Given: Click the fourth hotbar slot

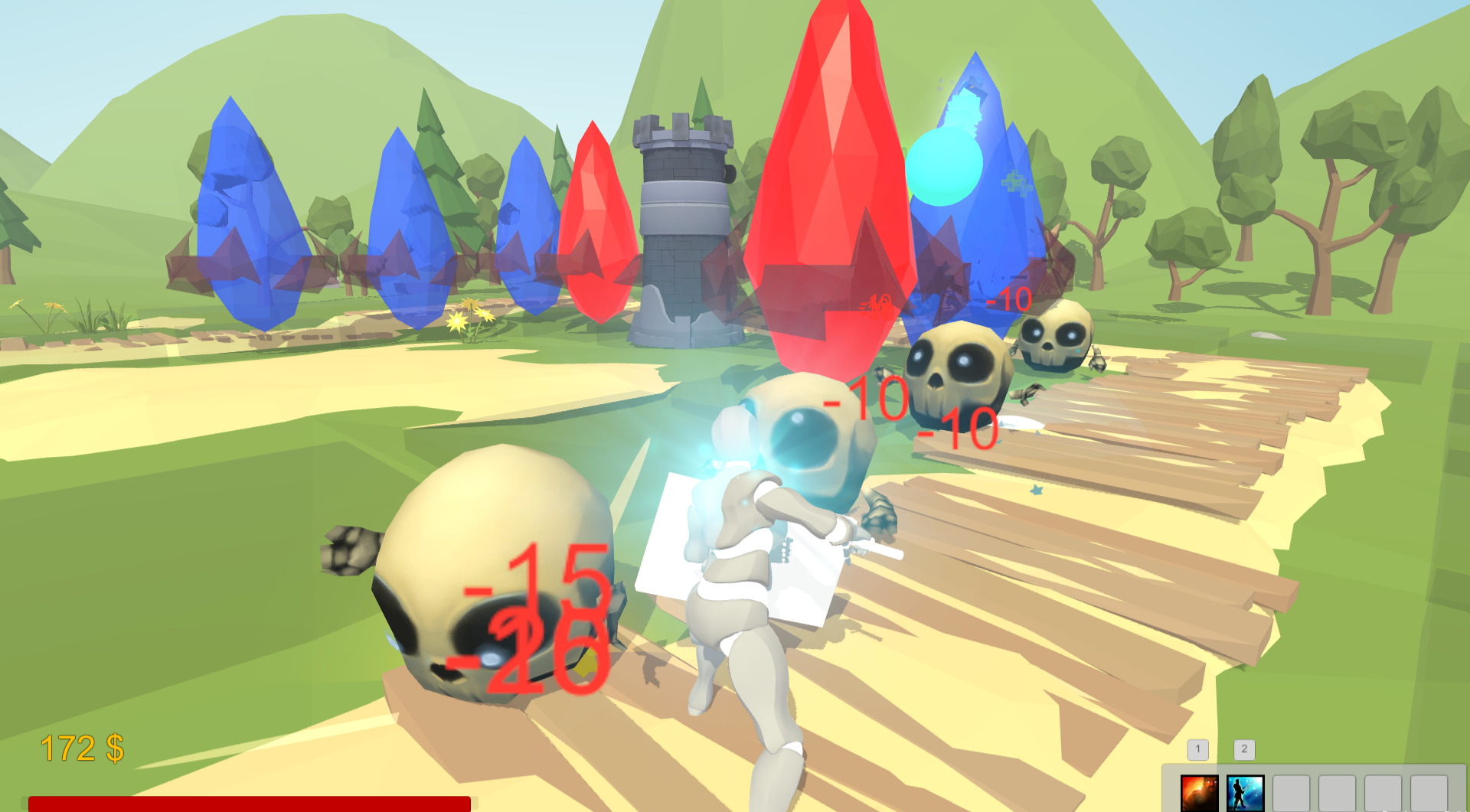Looking at the screenshot, I should [1337, 794].
